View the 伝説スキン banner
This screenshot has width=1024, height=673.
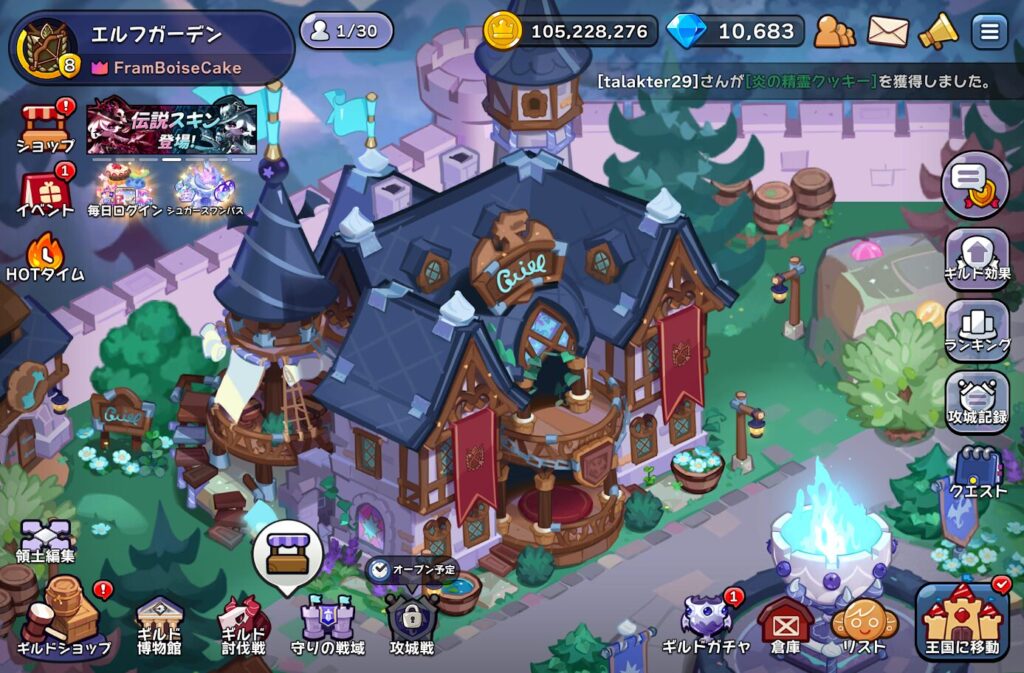tap(171, 127)
